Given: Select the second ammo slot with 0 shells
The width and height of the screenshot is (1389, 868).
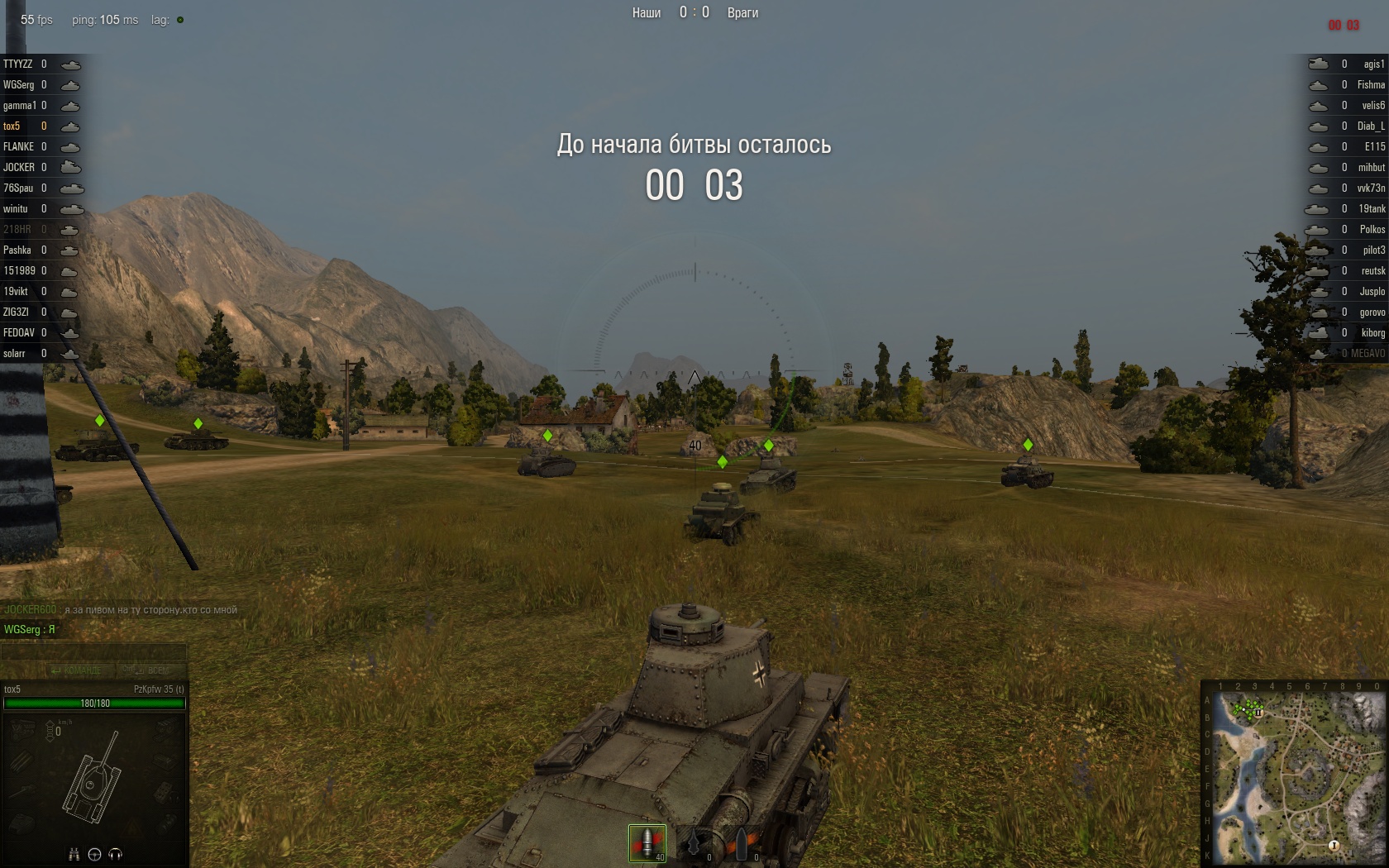Looking at the screenshot, I should (x=695, y=843).
